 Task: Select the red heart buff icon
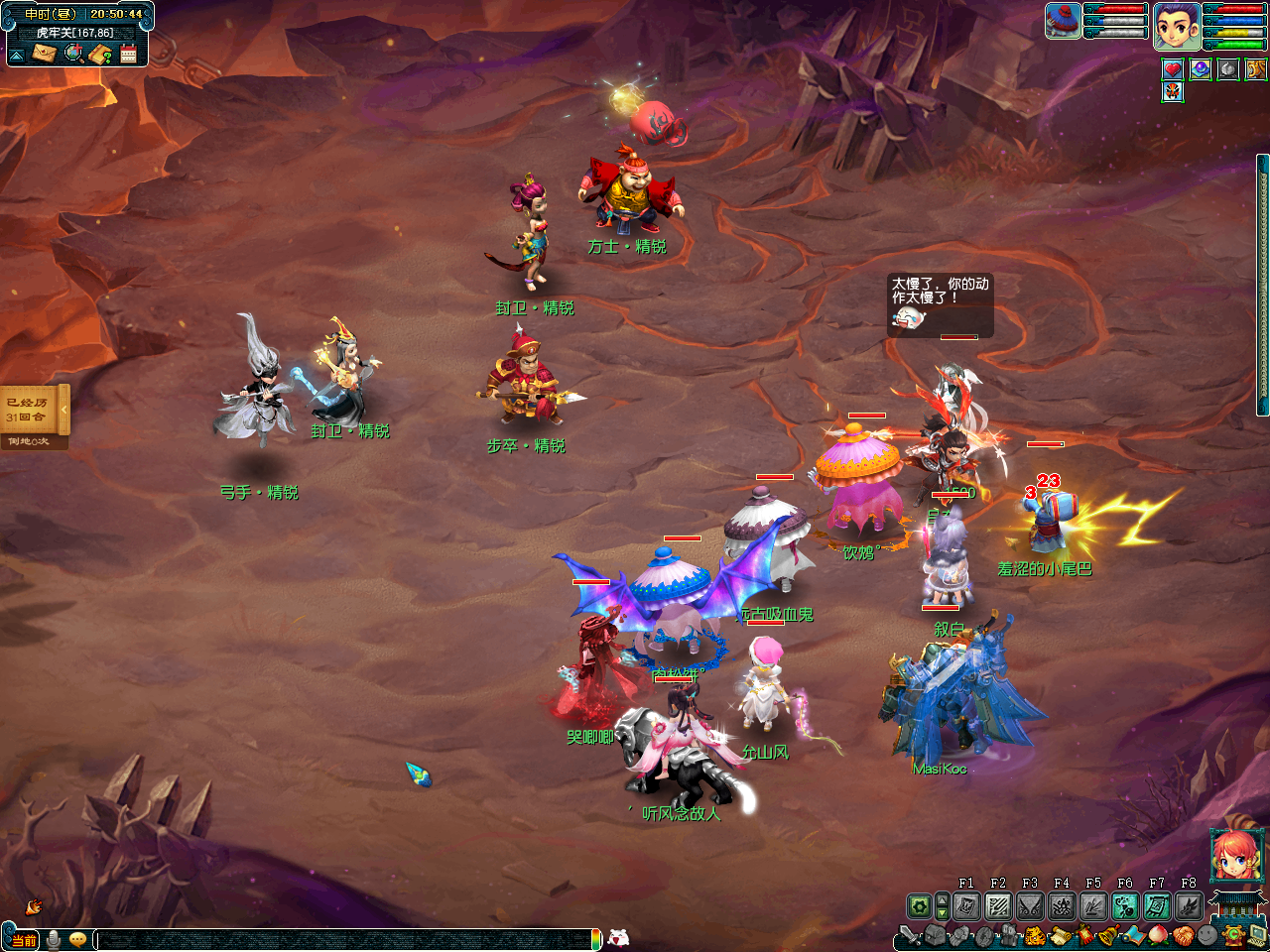tap(1173, 69)
